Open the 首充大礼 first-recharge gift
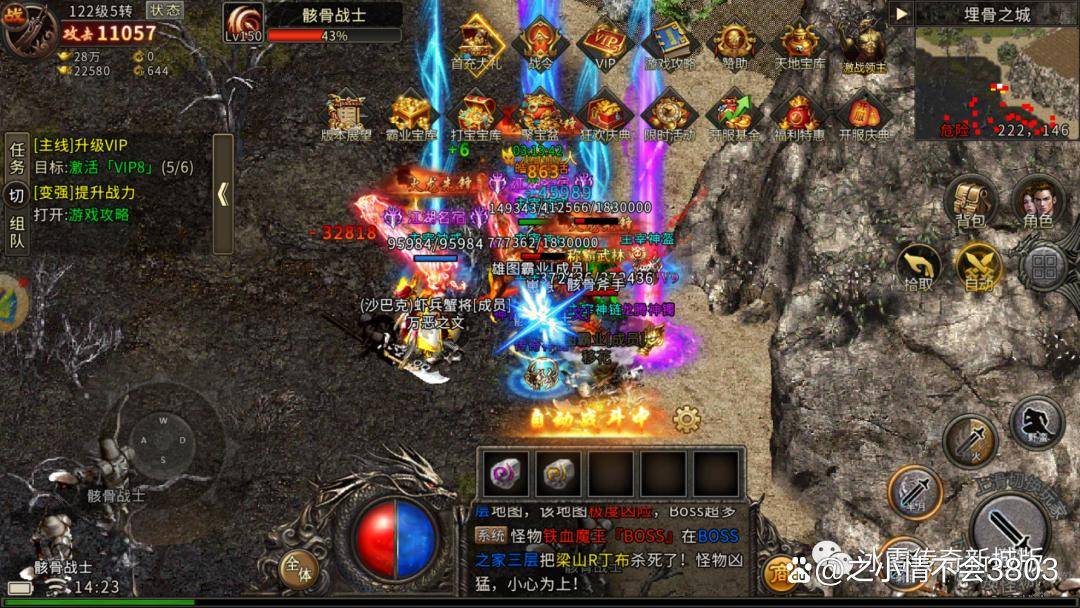This screenshot has width=1080, height=608. coord(476,44)
